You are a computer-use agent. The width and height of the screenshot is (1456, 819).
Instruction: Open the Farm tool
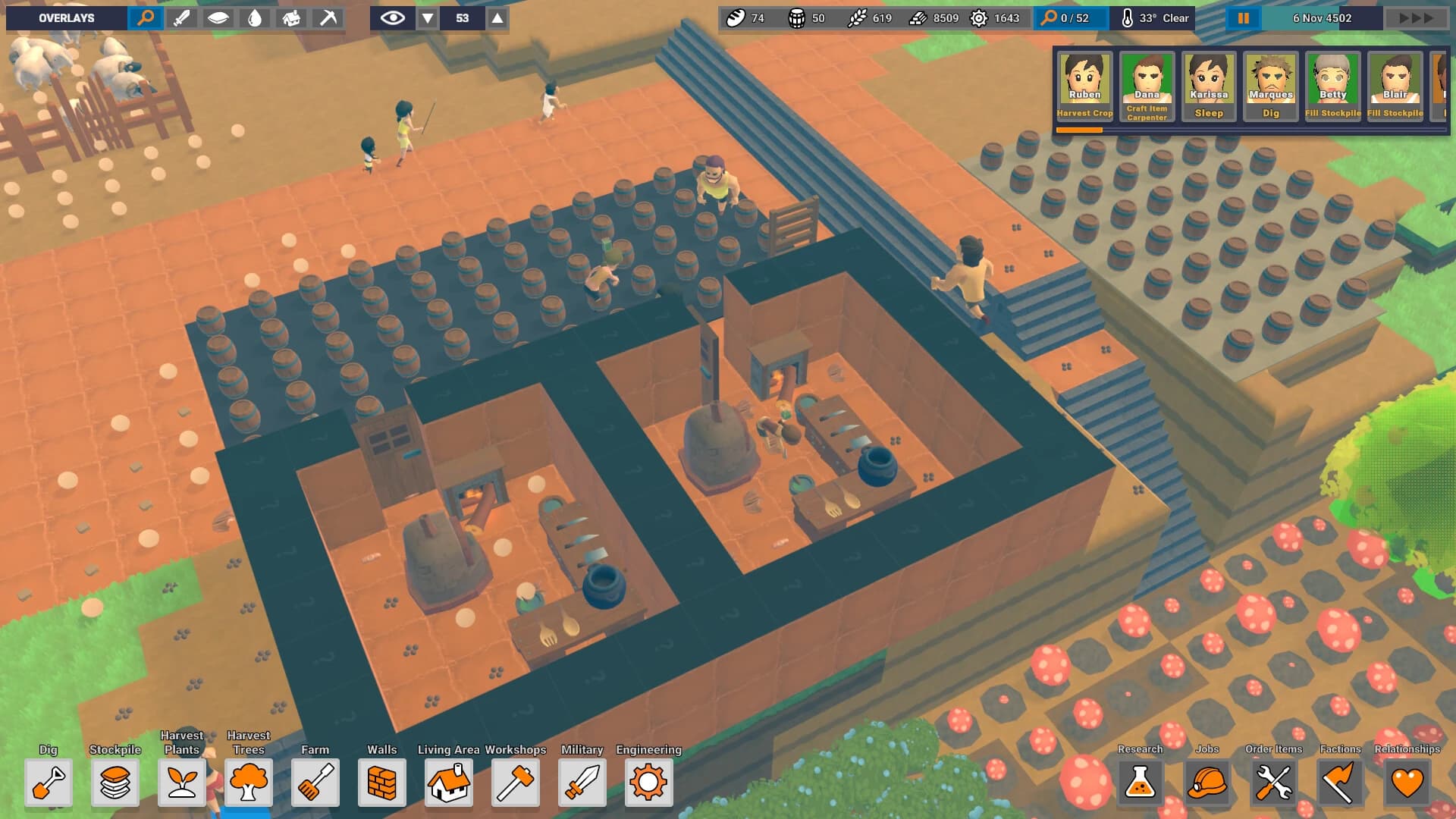coord(315,783)
